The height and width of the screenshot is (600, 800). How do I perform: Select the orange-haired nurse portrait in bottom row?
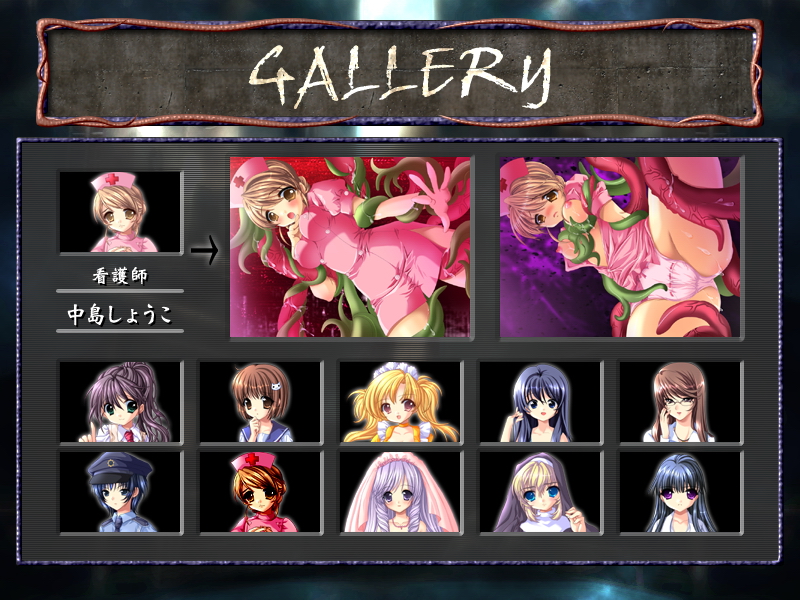(260, 492)
